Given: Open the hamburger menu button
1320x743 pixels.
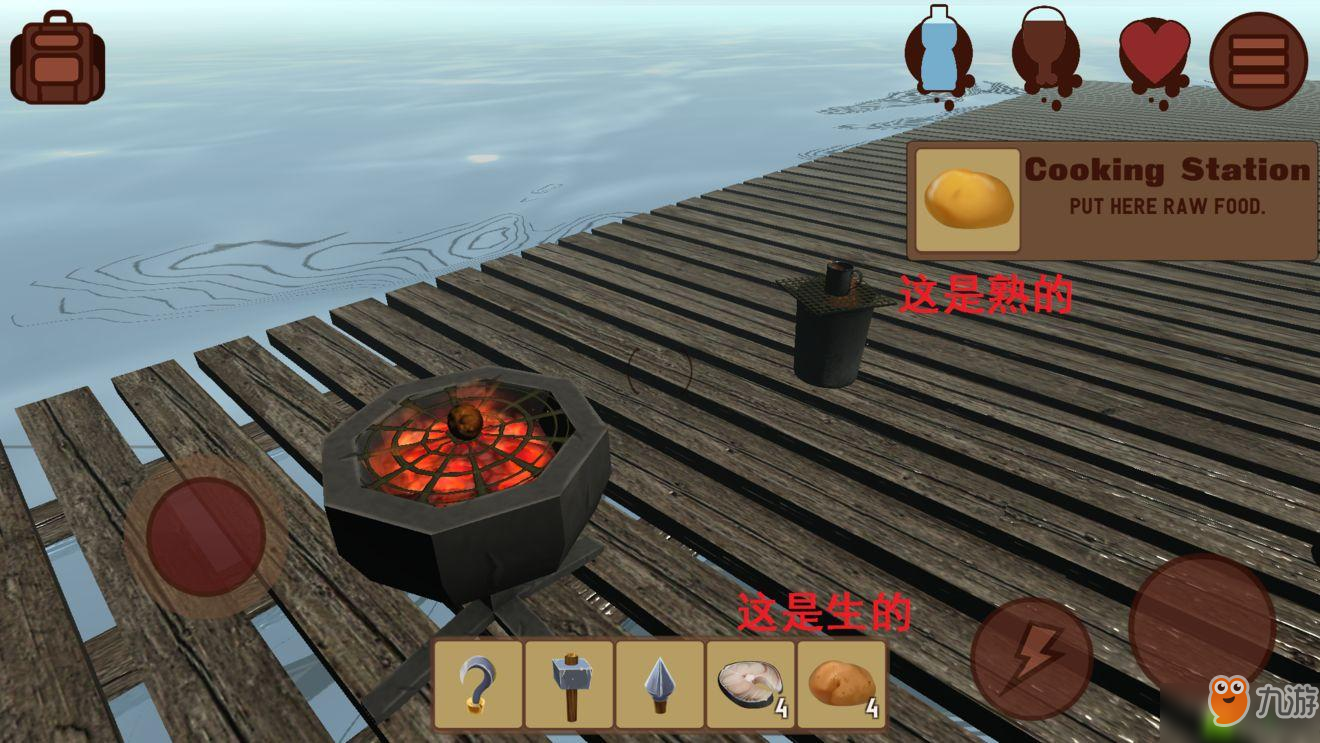Looking at the screenshot, I should coord(1258,60).
